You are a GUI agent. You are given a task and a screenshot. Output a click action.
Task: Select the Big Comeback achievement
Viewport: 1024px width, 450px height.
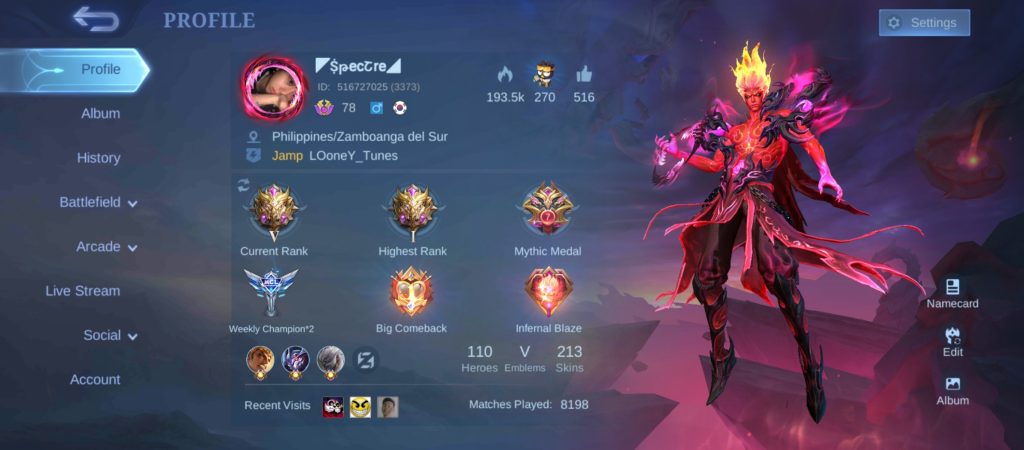[411, 293]
